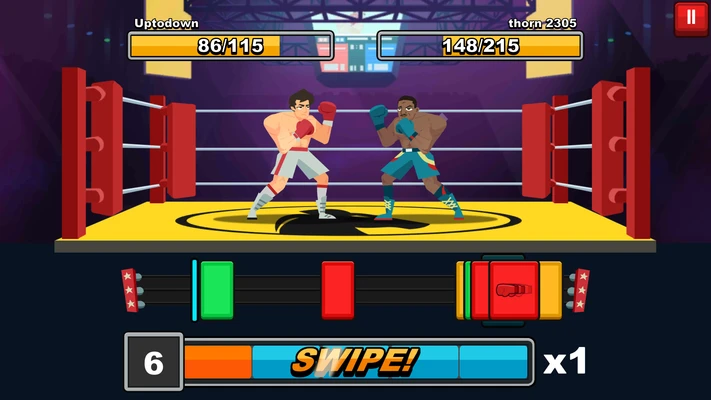The height and width of the screenshot is (400, 711).
Task: Tap the SWIPE! power bar
Action: point(356,361)
